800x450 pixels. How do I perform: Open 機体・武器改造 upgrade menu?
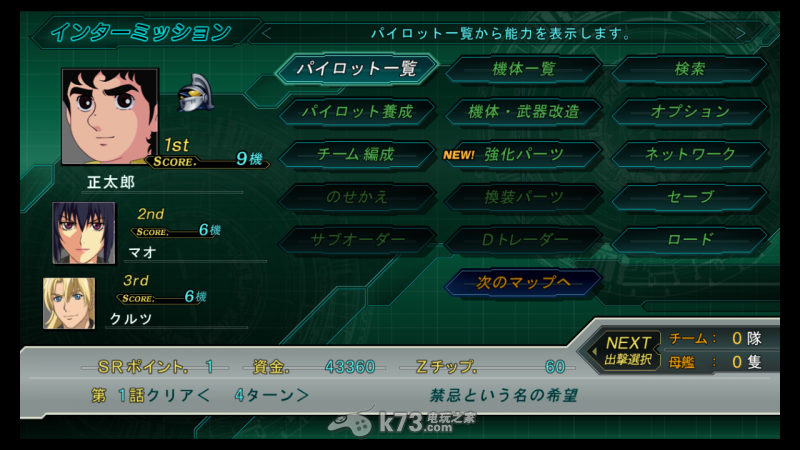coord(524,111)
